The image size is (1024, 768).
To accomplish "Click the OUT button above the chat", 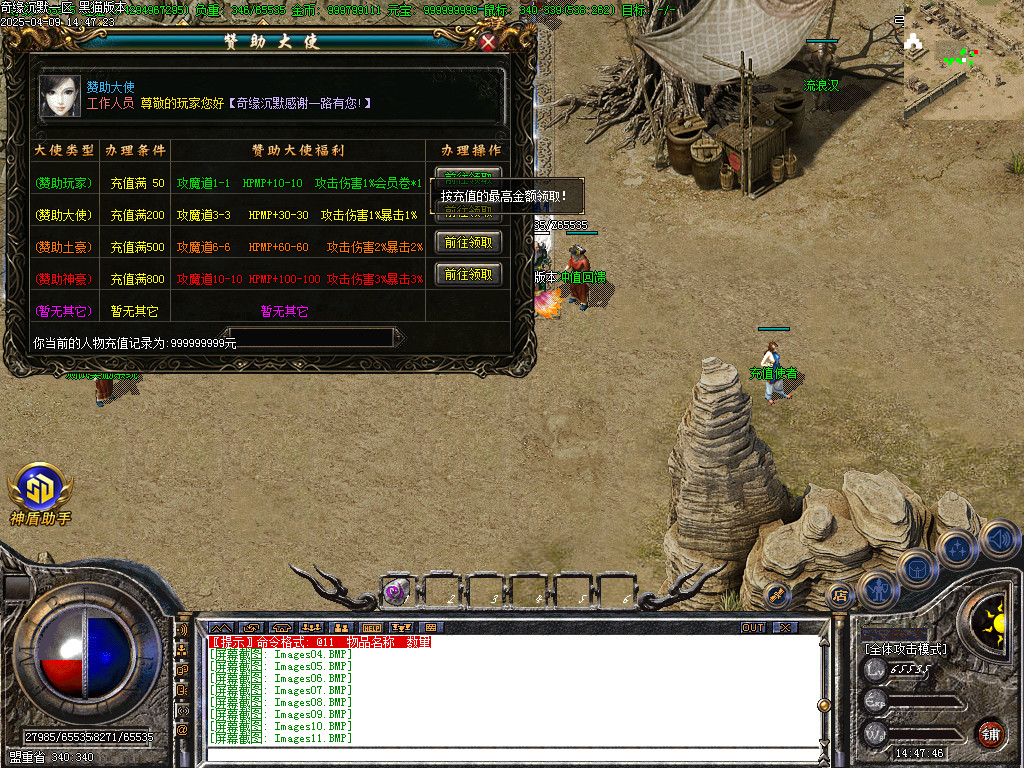I will pos(753,627).
